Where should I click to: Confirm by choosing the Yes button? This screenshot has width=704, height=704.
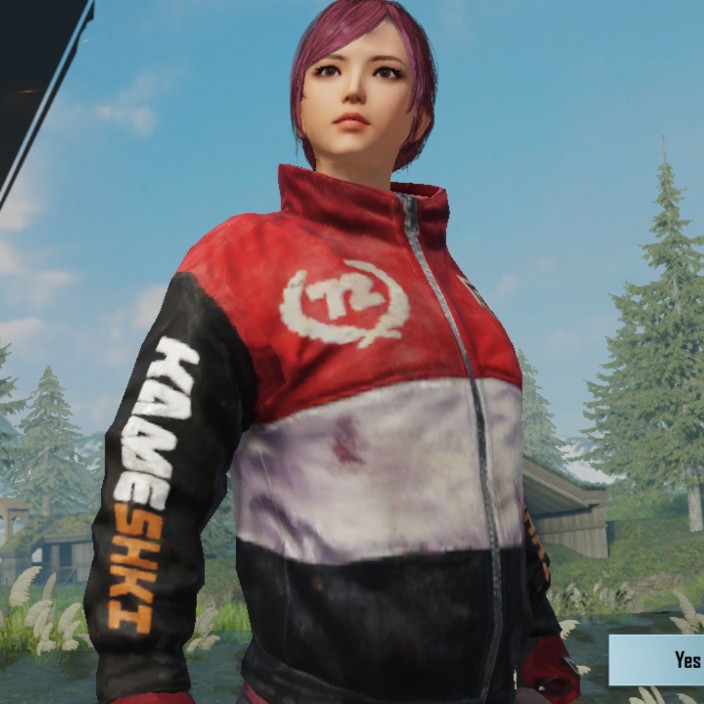pyautogui.click(x=660, y=660)
